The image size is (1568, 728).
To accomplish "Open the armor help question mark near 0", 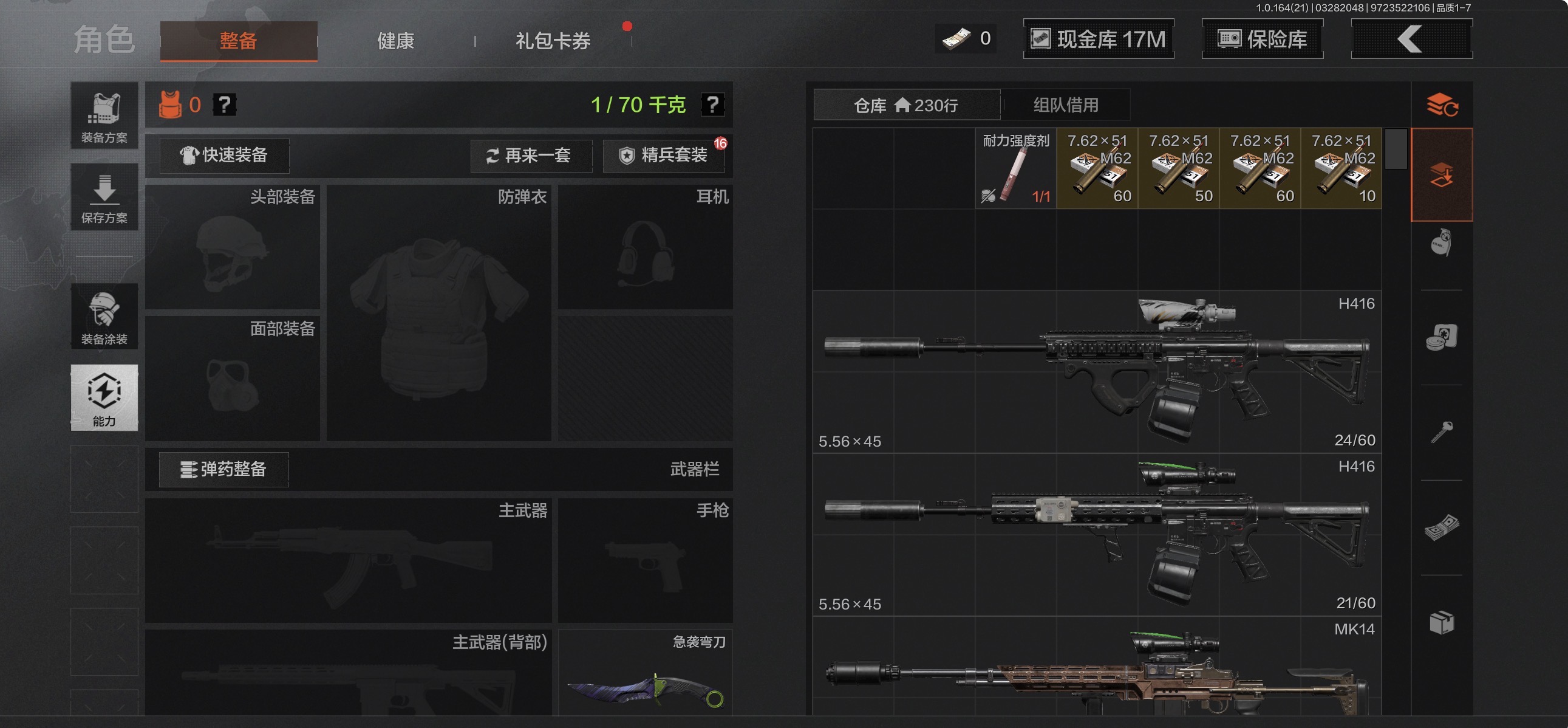I will 225,104.
